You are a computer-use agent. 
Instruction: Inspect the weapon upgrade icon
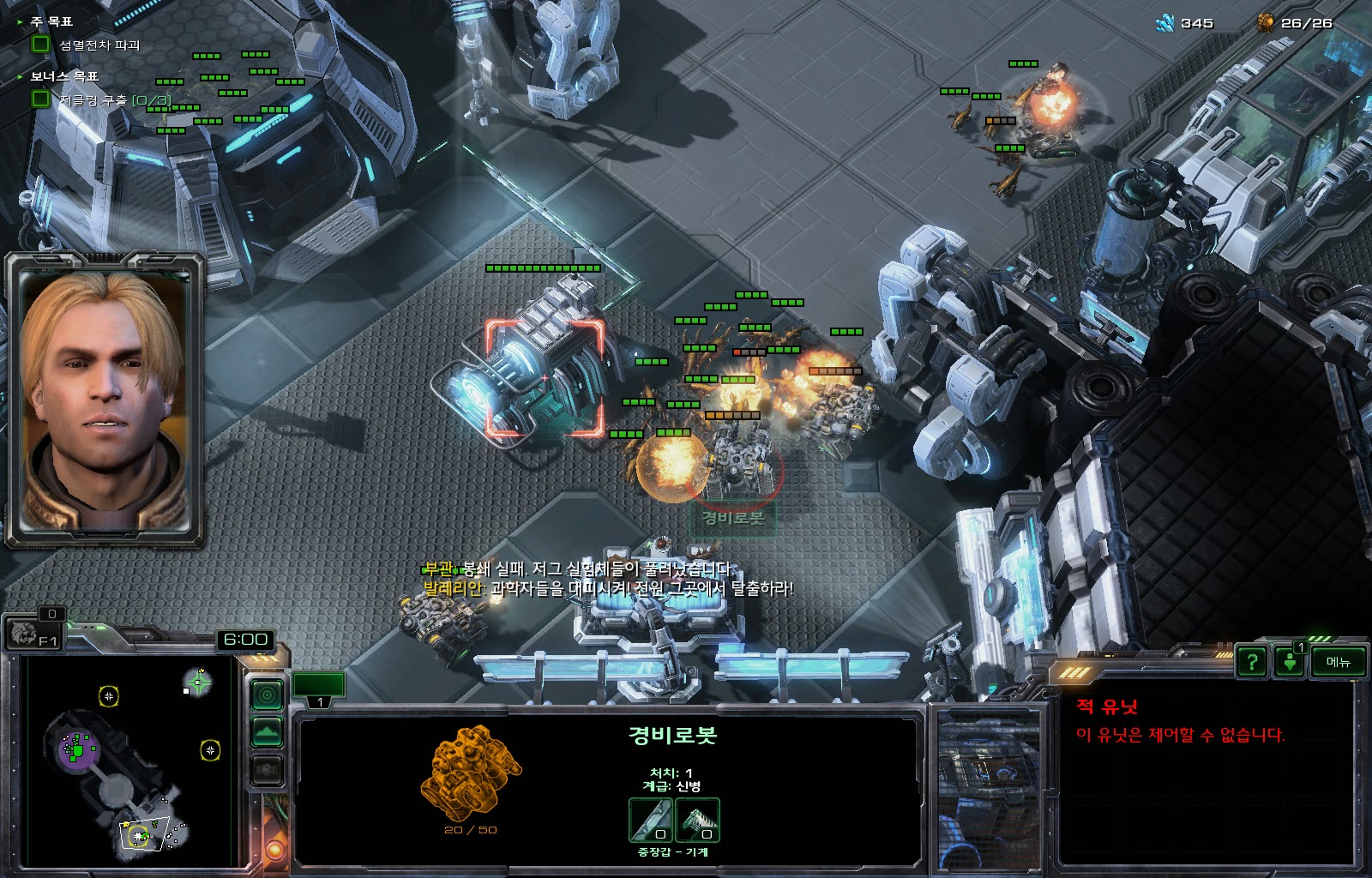651,821
